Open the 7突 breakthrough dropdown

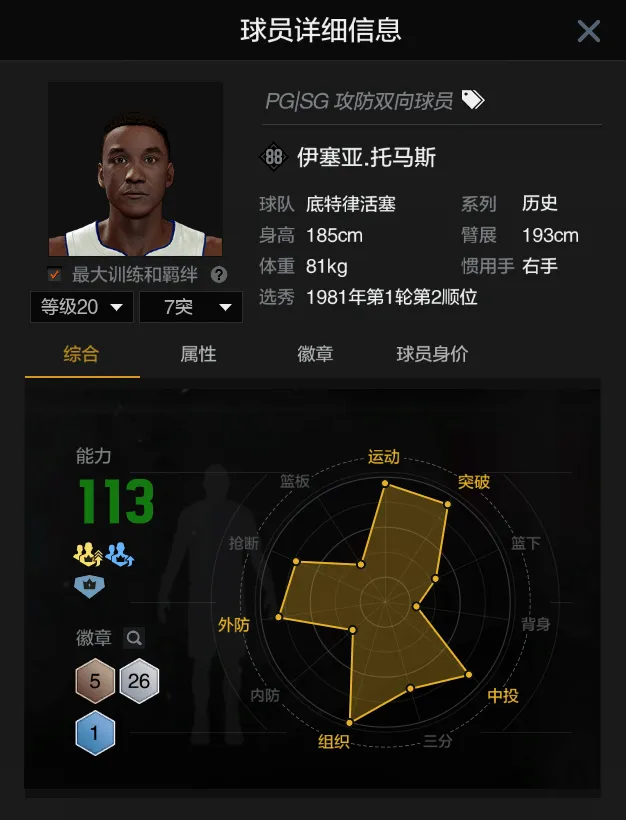[x=190, y=307]
